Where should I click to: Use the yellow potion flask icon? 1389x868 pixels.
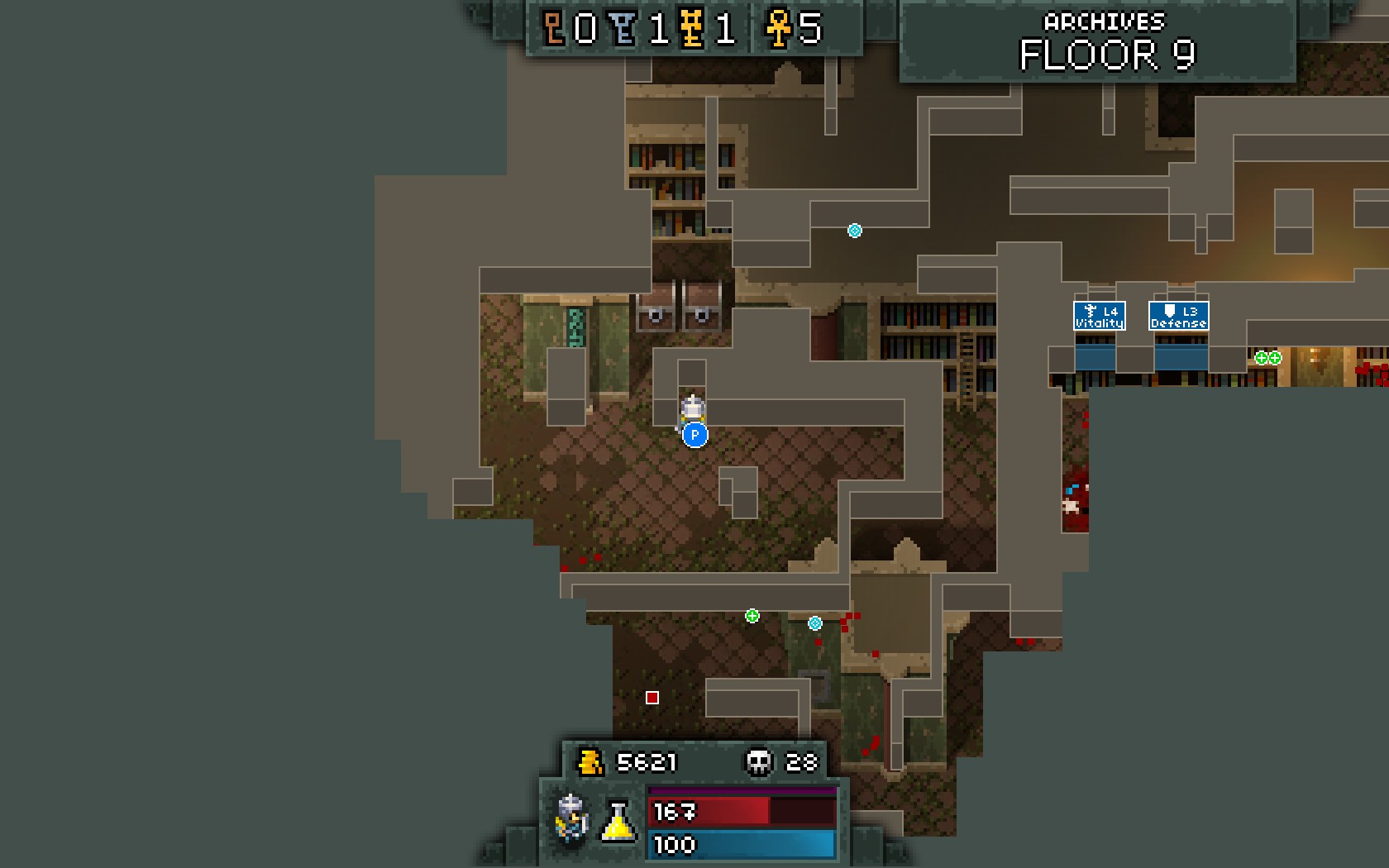[x=618, y=821]
